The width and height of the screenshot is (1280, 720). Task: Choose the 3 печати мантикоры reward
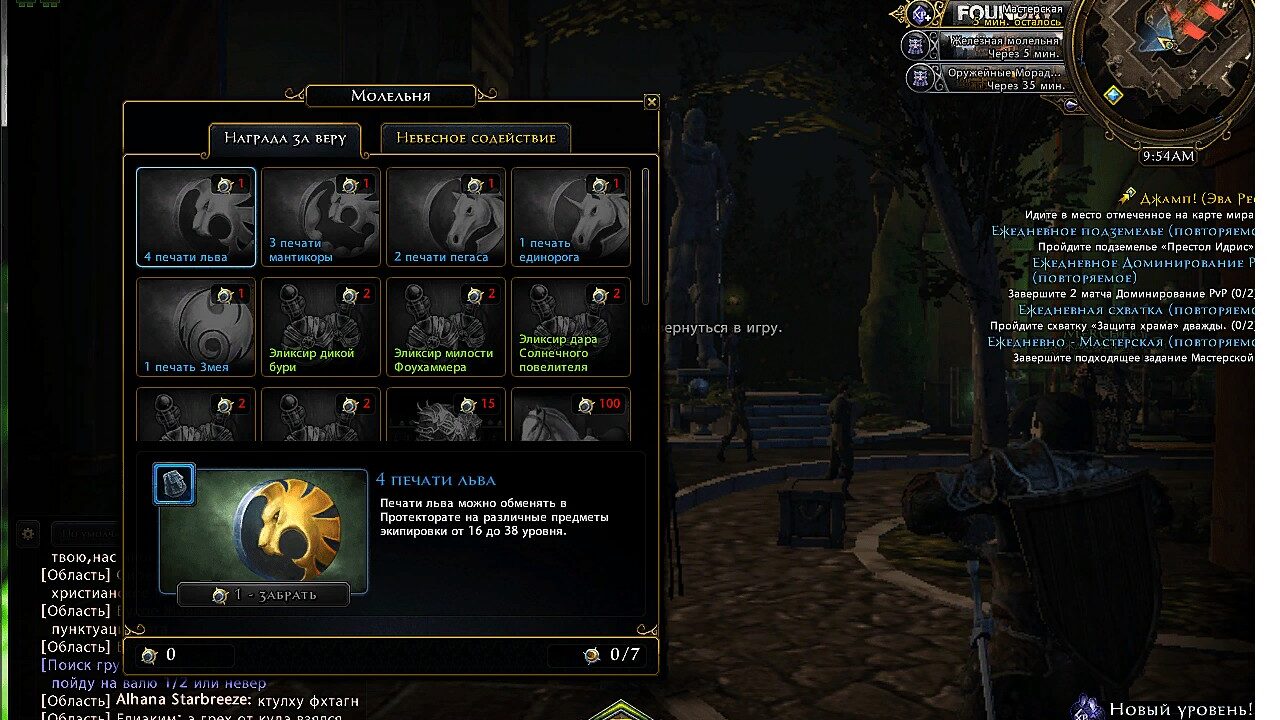point(321,217)
